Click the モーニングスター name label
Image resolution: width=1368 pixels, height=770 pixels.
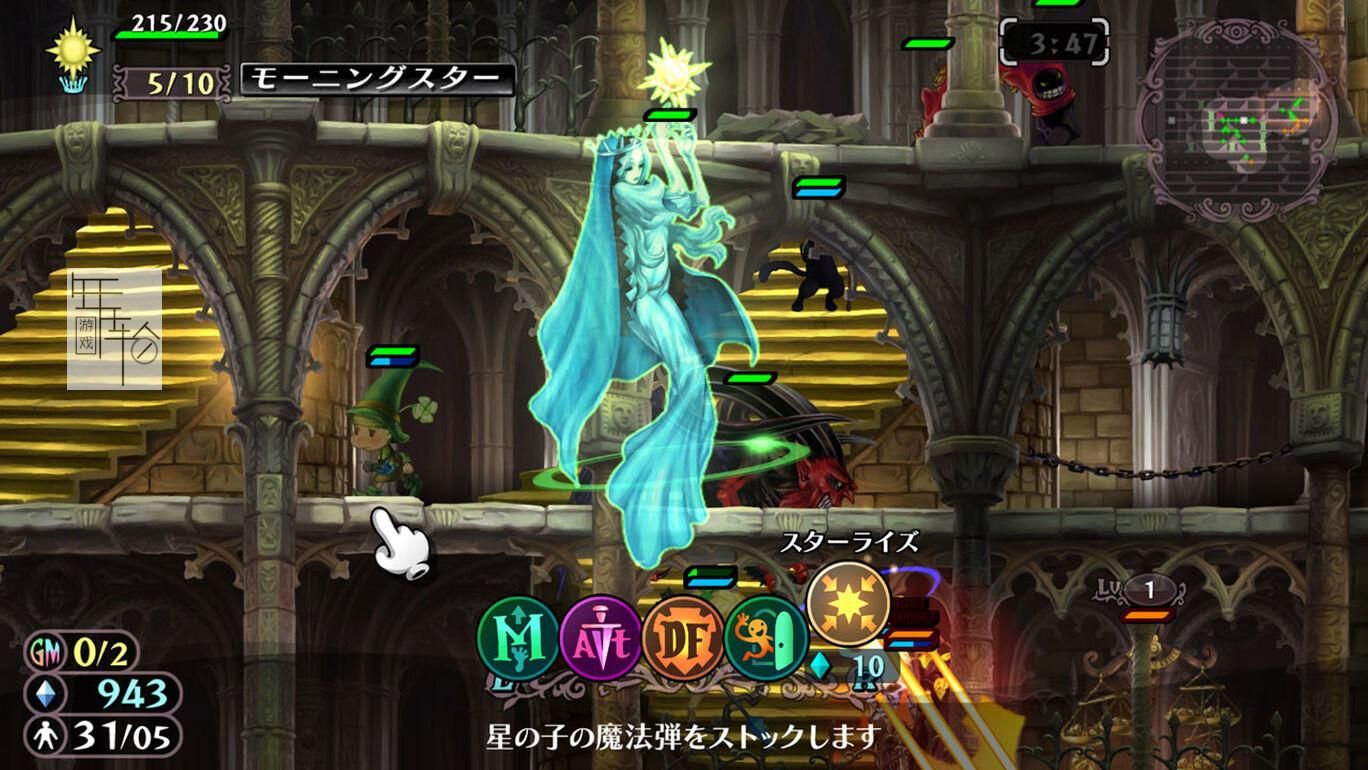(x=376, y=77)
